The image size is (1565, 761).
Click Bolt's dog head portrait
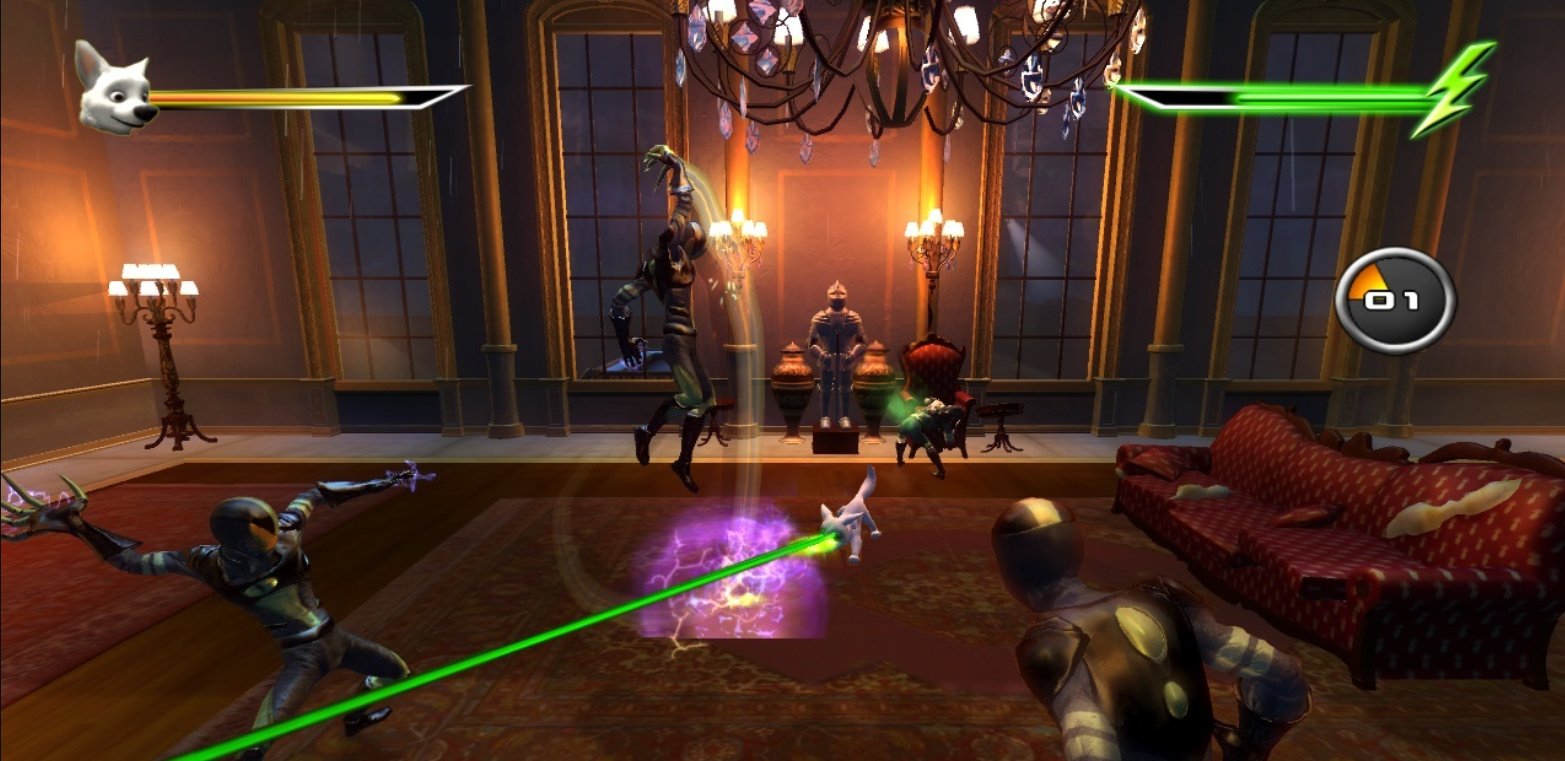pyautogui.click(x=114, y=92)
